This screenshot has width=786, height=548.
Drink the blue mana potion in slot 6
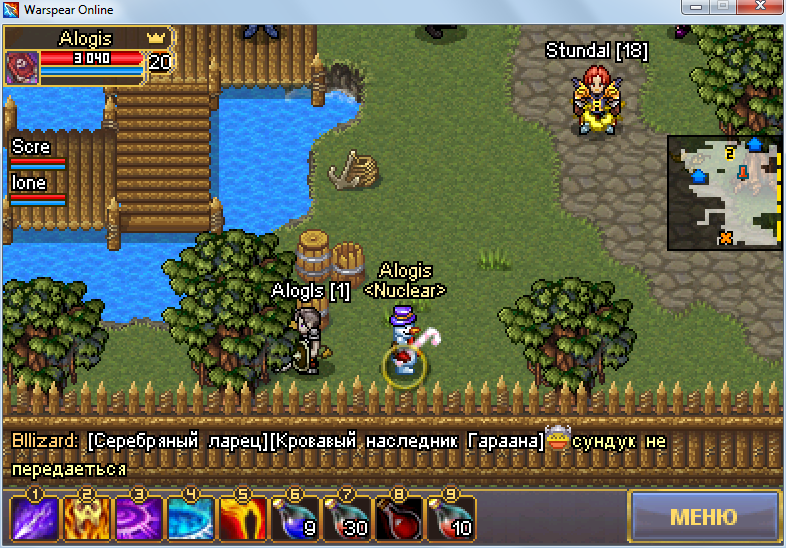coord(295,518)
